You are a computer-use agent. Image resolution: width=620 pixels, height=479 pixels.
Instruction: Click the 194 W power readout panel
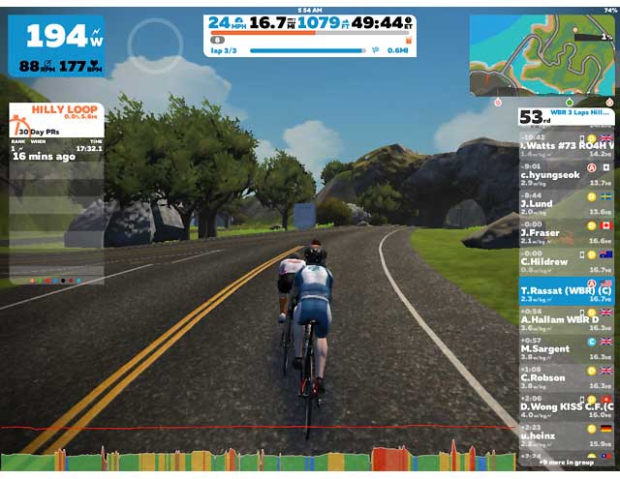tap(56, 46)
